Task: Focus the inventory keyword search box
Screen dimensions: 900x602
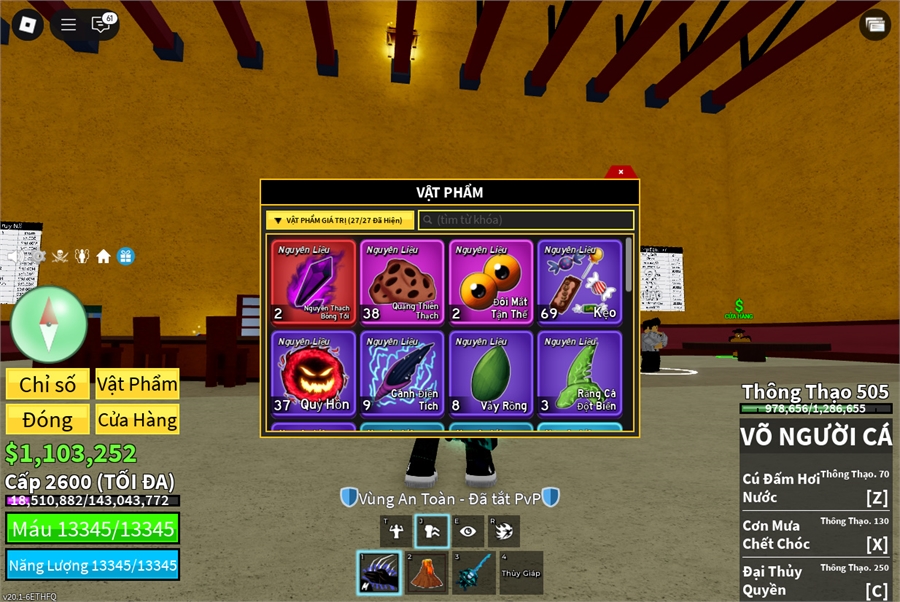Action: pos(526,220)
